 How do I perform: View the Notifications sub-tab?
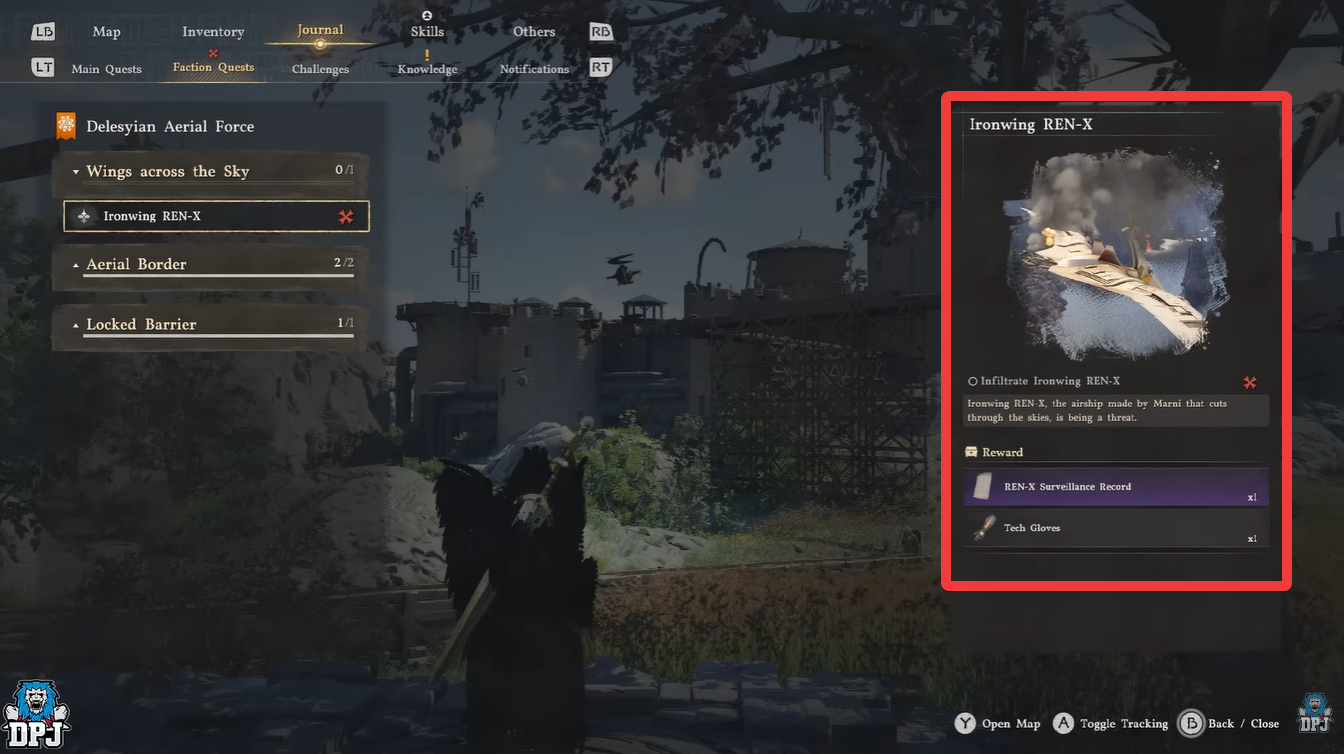coord(534,69)
